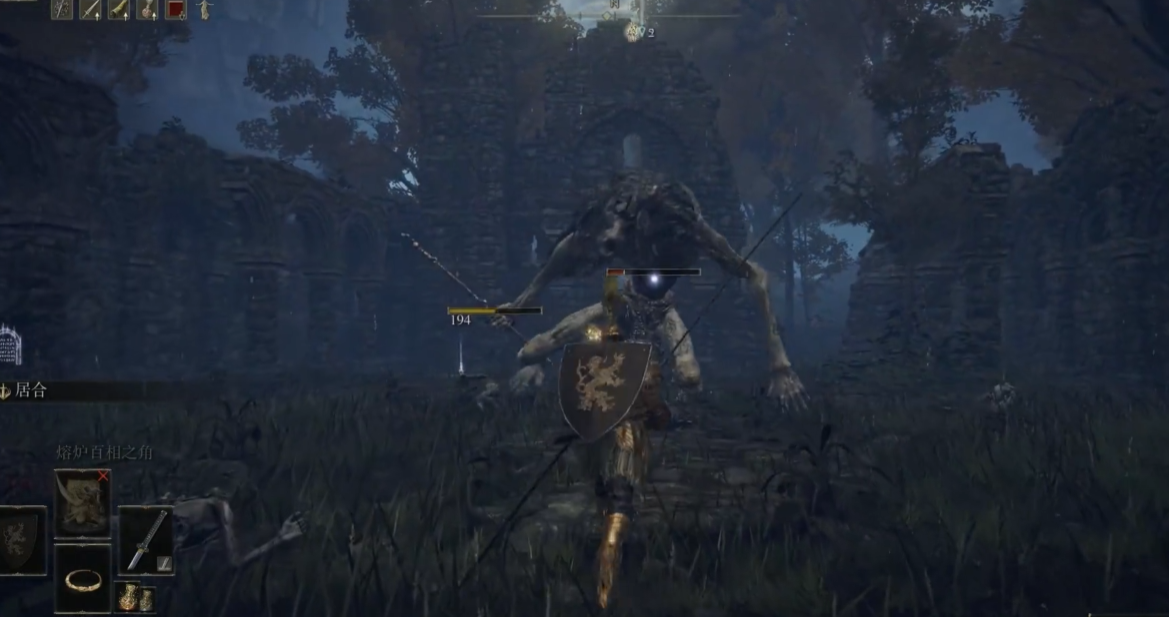The image size is (1169, 617).
Task: Click the compass bar at the top
Action: pos(609,14)
